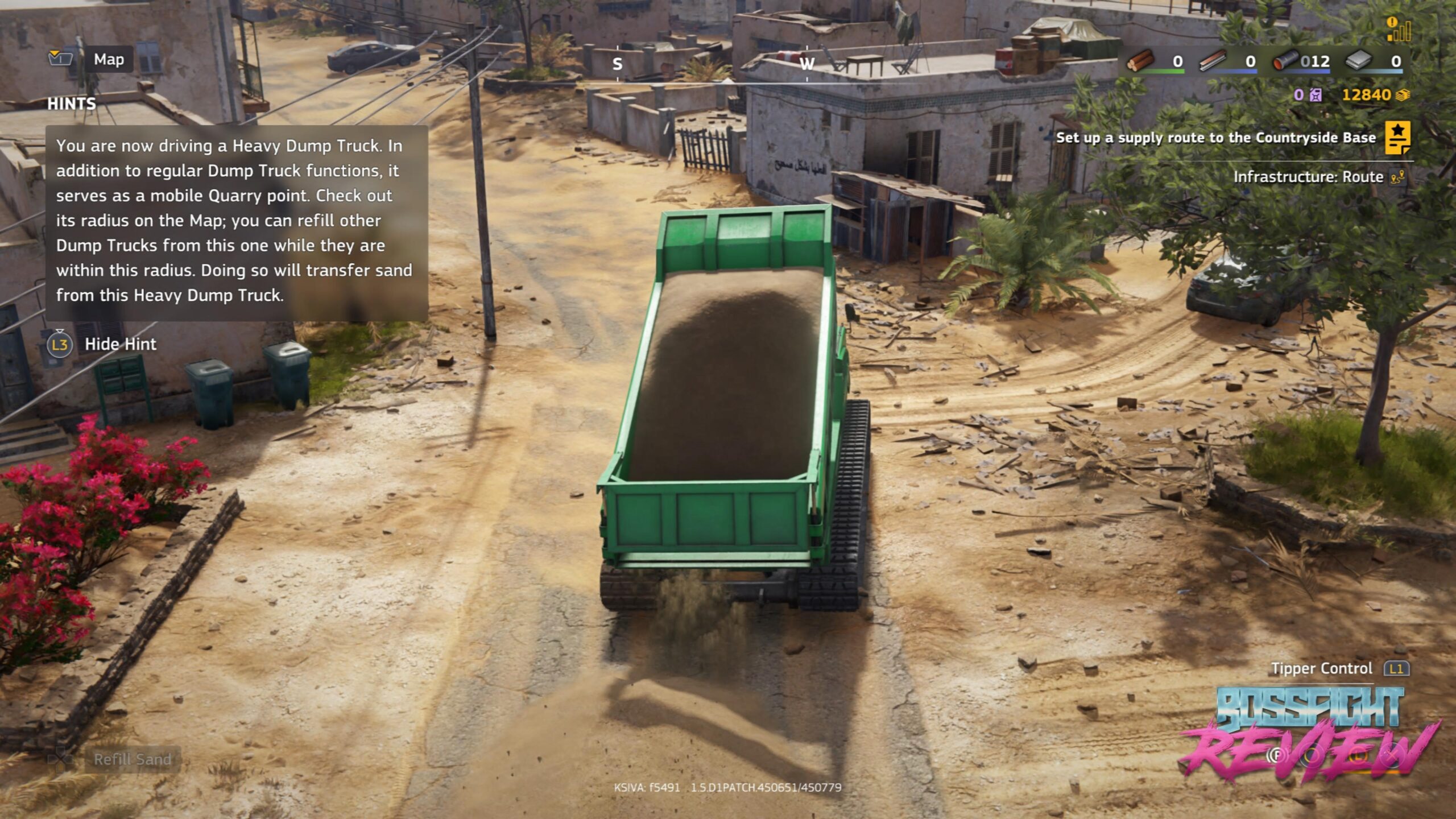The width and height of the screenshot is (1456, 819).
Task: Select the Refill Sand action
Action: 132,759
